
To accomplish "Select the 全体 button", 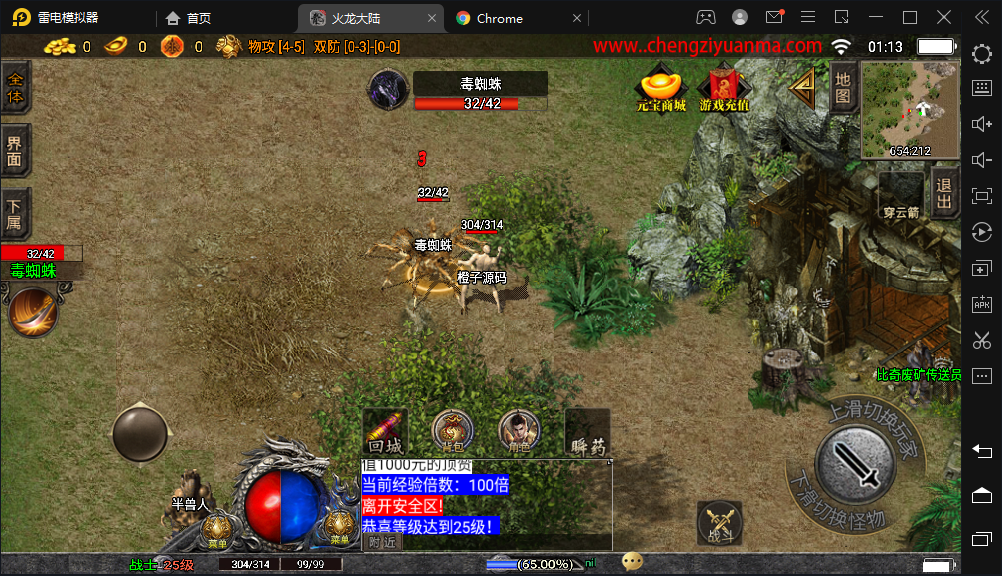I will 15,88.
